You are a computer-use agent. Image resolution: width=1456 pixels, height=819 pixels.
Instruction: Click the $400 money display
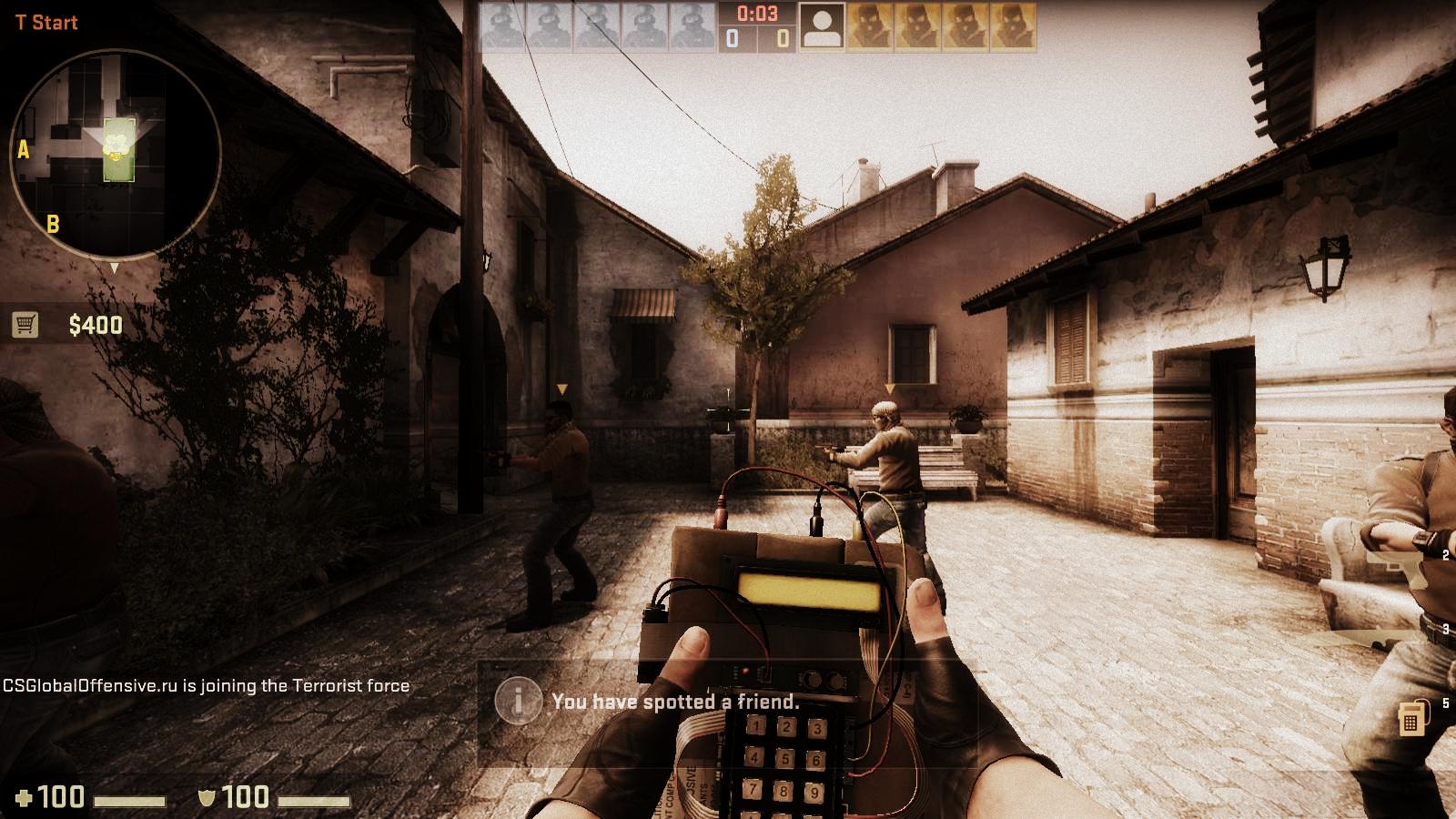(x=94, y=324)
